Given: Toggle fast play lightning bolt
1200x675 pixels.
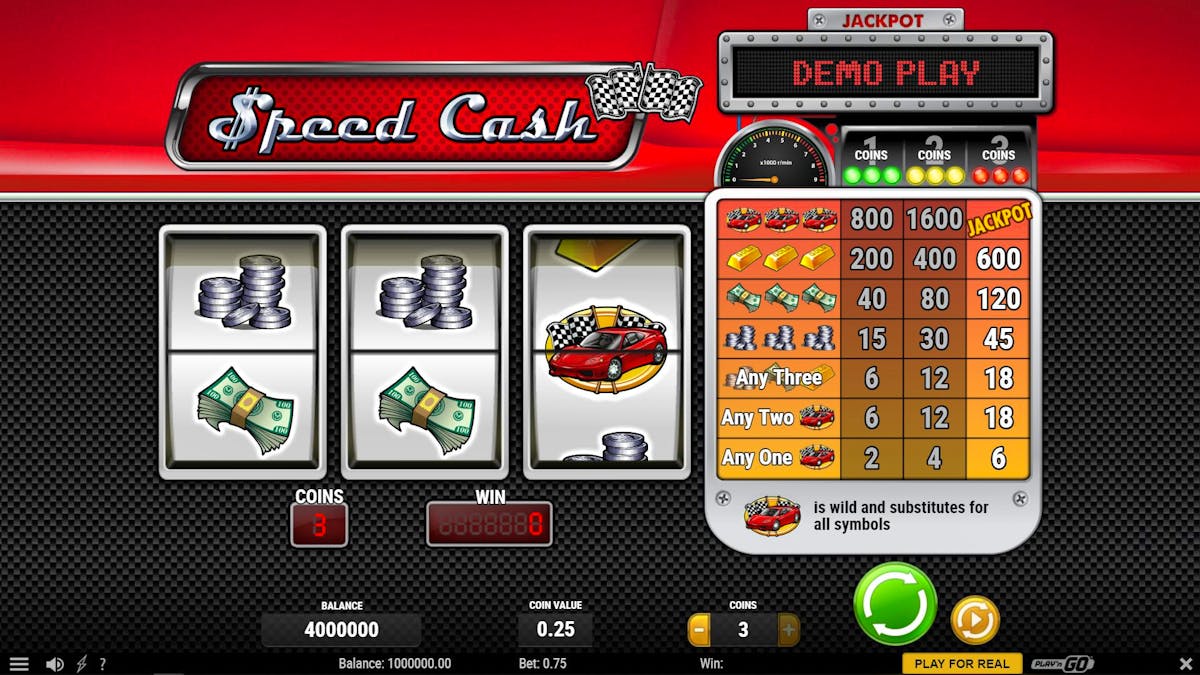Looking at the screenshot, I should pos(81,664).
